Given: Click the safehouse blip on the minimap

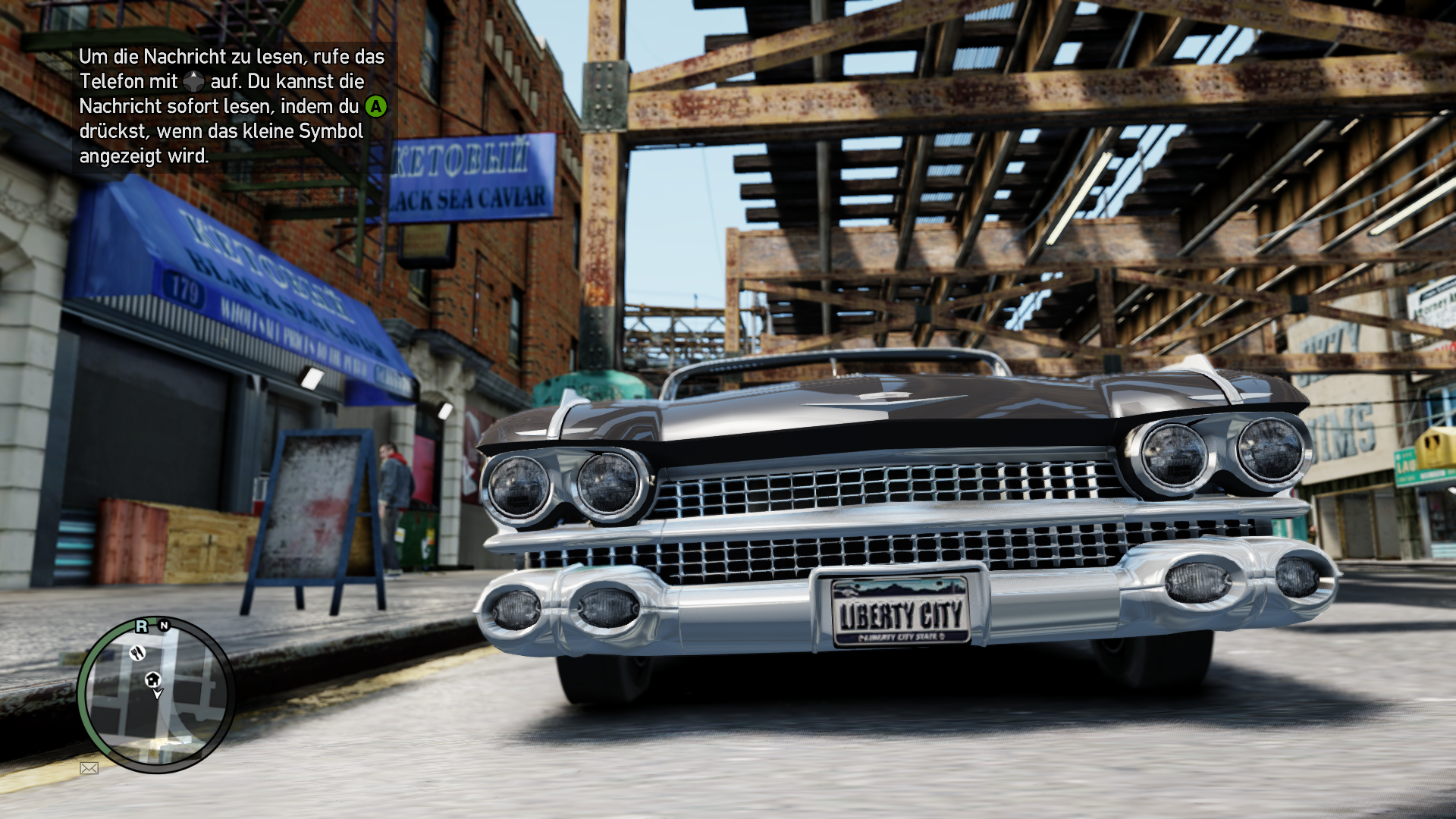Looking at the screenshot, I should click(x=152, y=679).
